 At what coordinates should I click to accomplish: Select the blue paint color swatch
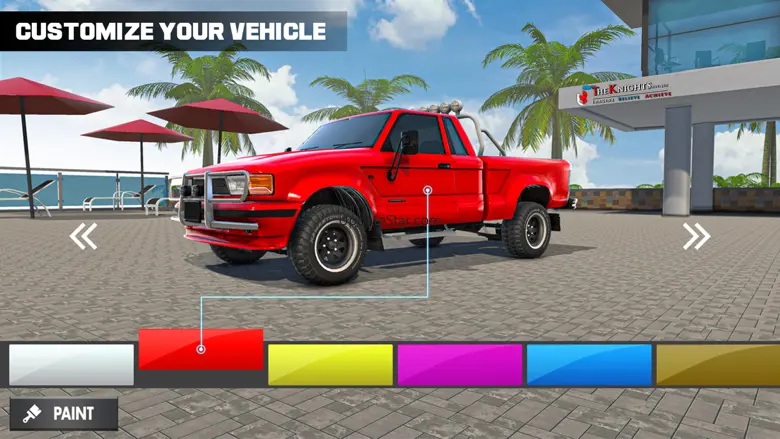(589, 365)
